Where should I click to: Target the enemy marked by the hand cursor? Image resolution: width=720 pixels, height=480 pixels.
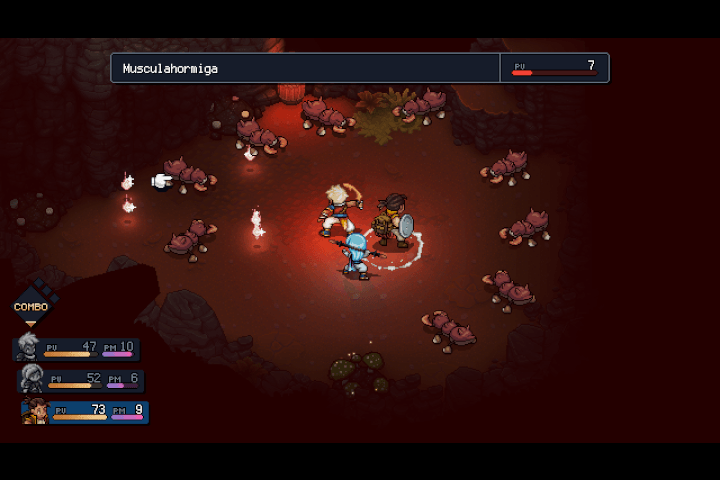pyautogui.click(x=189, y=175)
